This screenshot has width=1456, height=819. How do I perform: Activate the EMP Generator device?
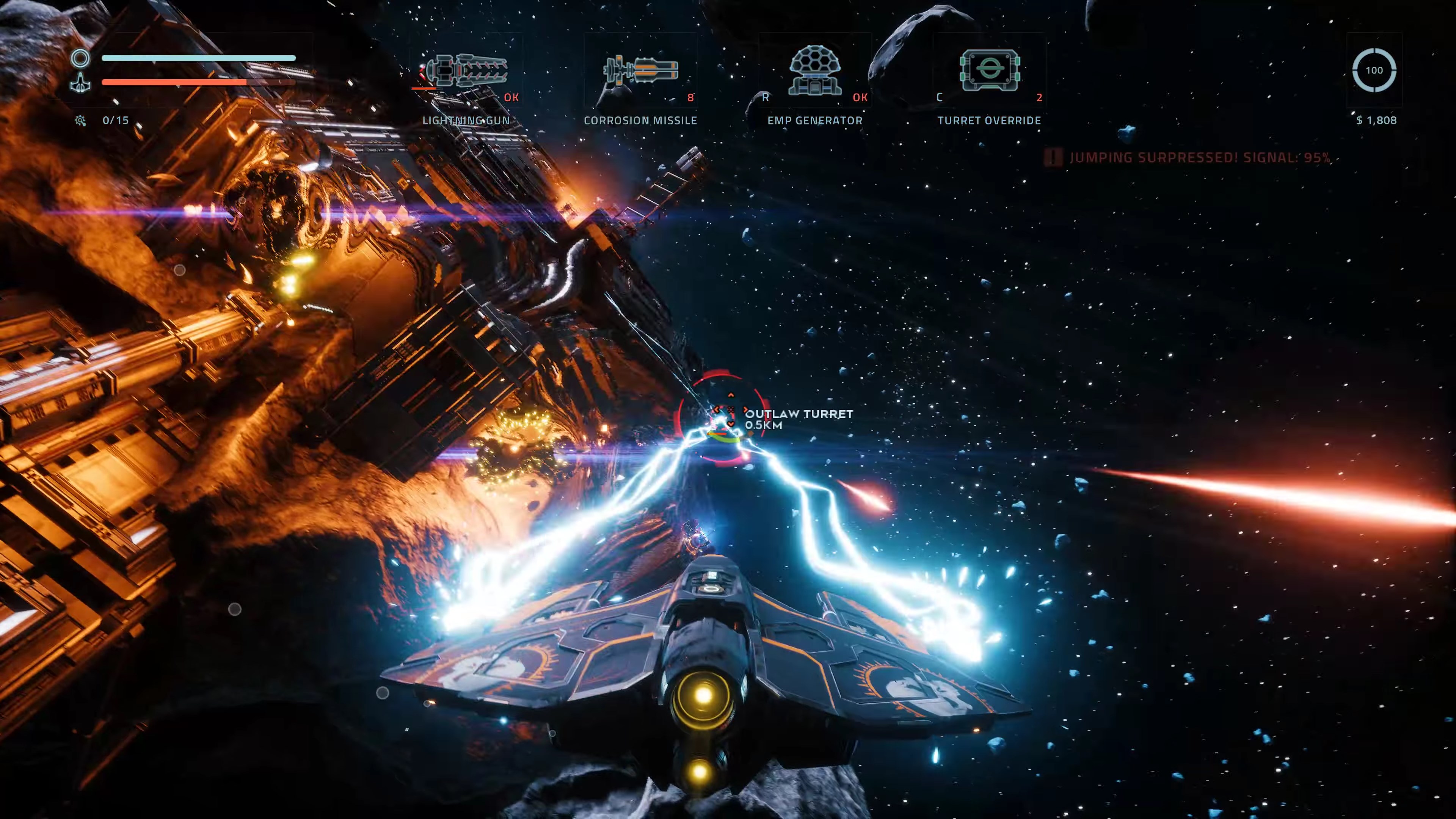coord(814,72)
